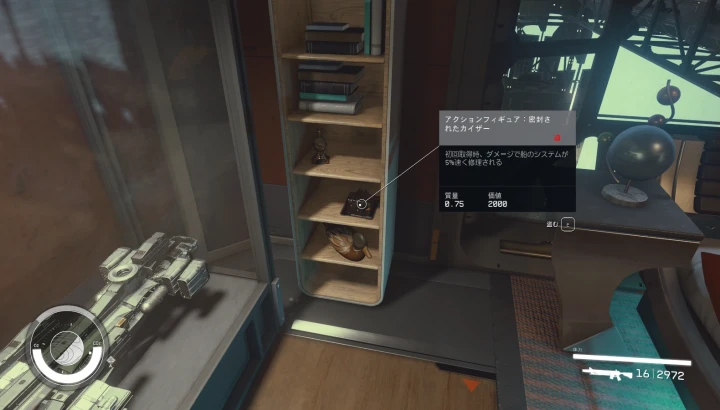Click the red steal indicator on item panel
This screenshot has width=720, height=410.
click(x=557, y=138)
